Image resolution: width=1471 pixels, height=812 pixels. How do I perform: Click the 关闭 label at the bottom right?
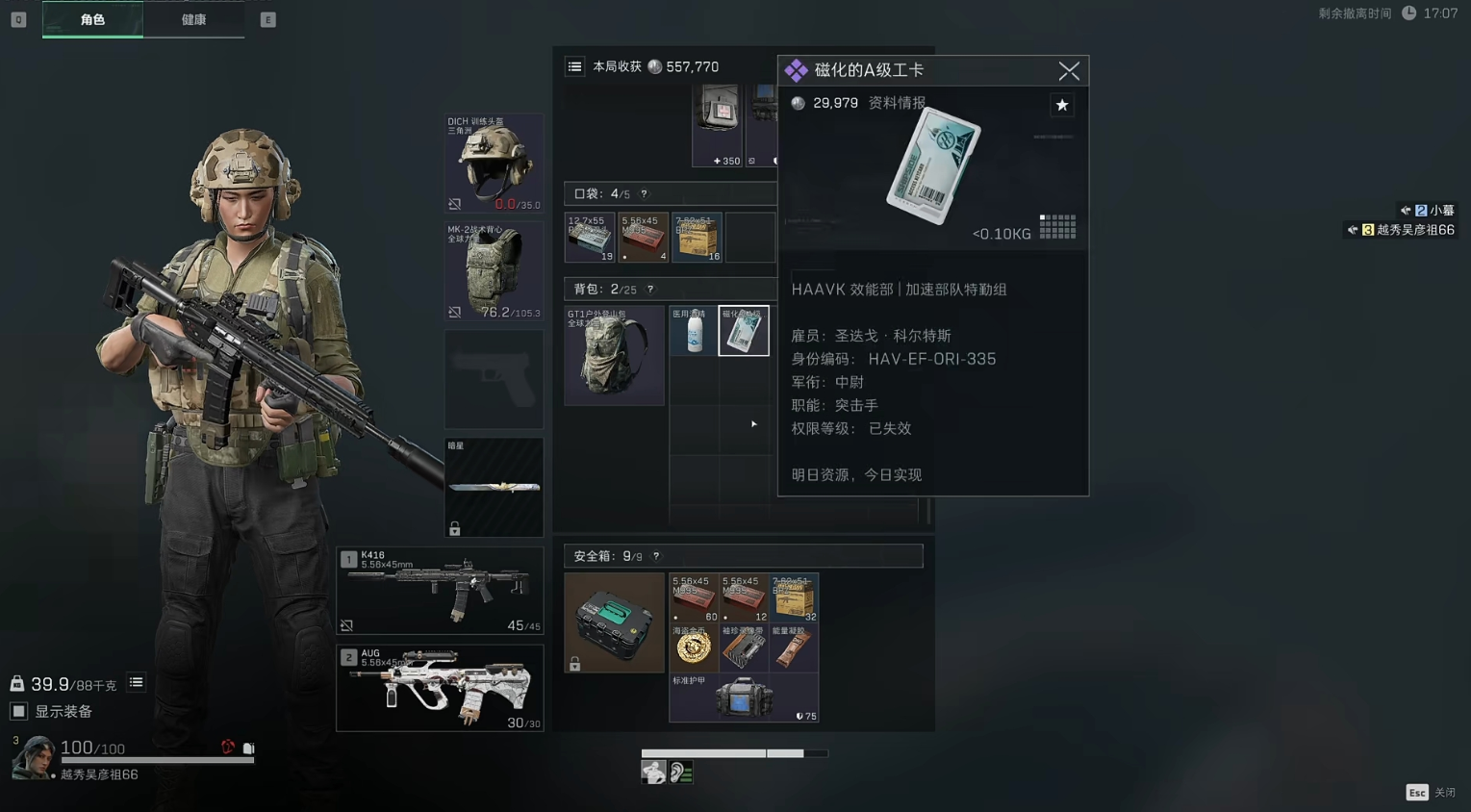1444,792
